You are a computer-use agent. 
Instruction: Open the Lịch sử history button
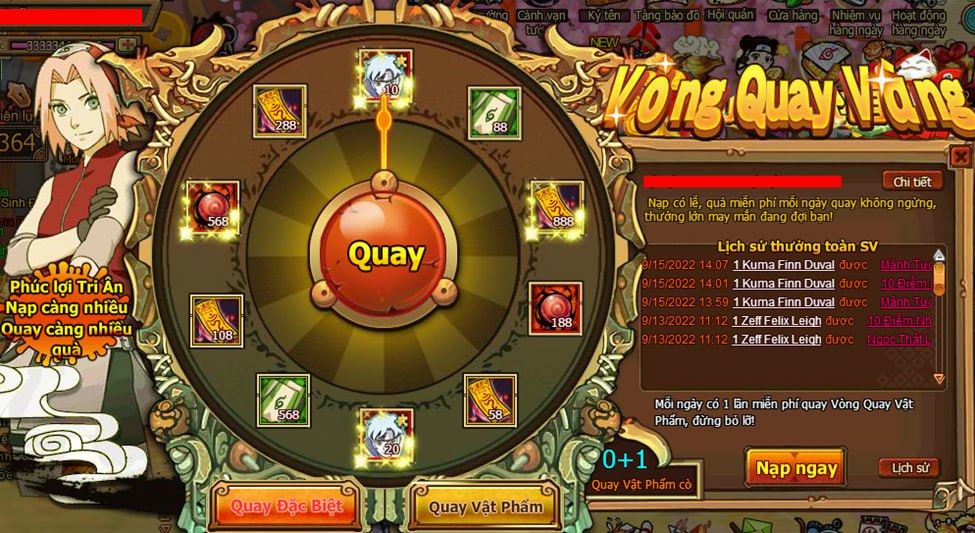tap(909, 467)
